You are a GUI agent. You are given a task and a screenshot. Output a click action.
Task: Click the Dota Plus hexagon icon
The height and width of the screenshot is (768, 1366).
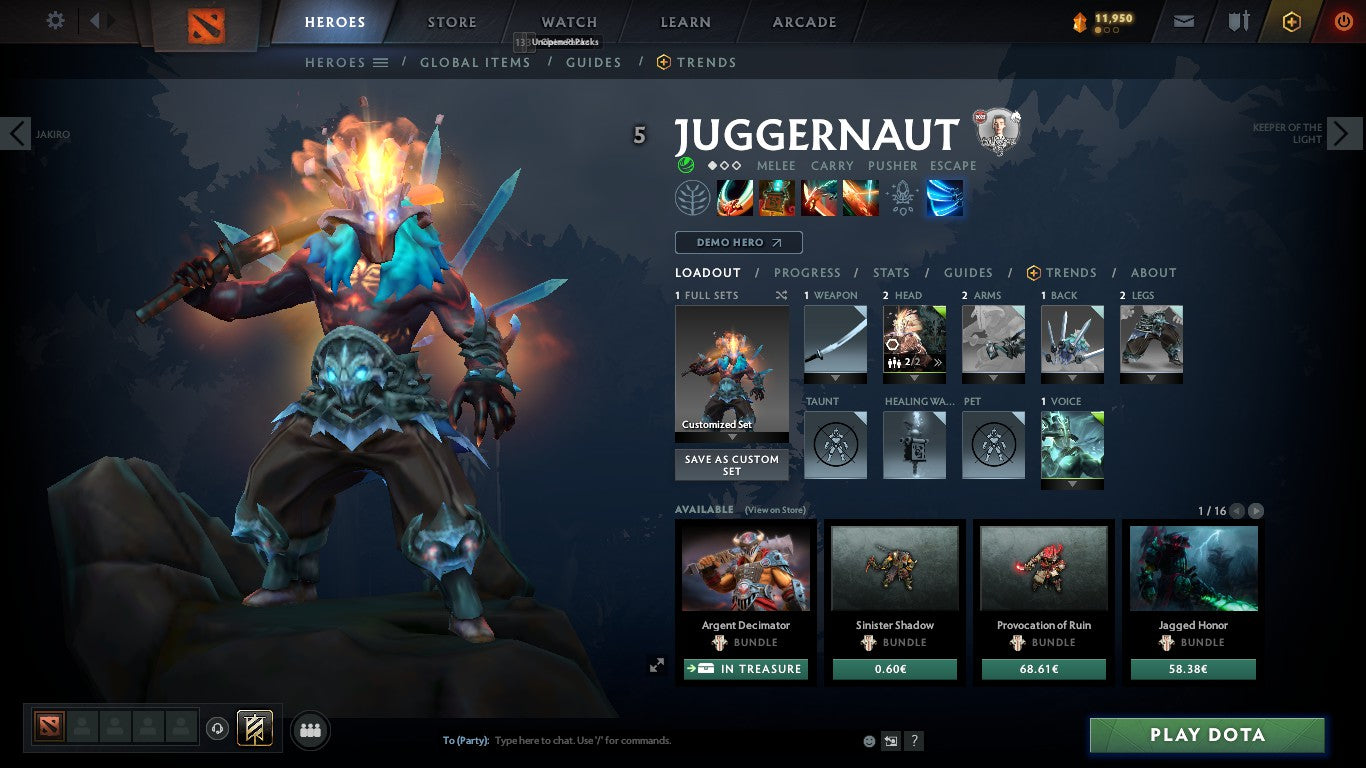(1289, 20)
